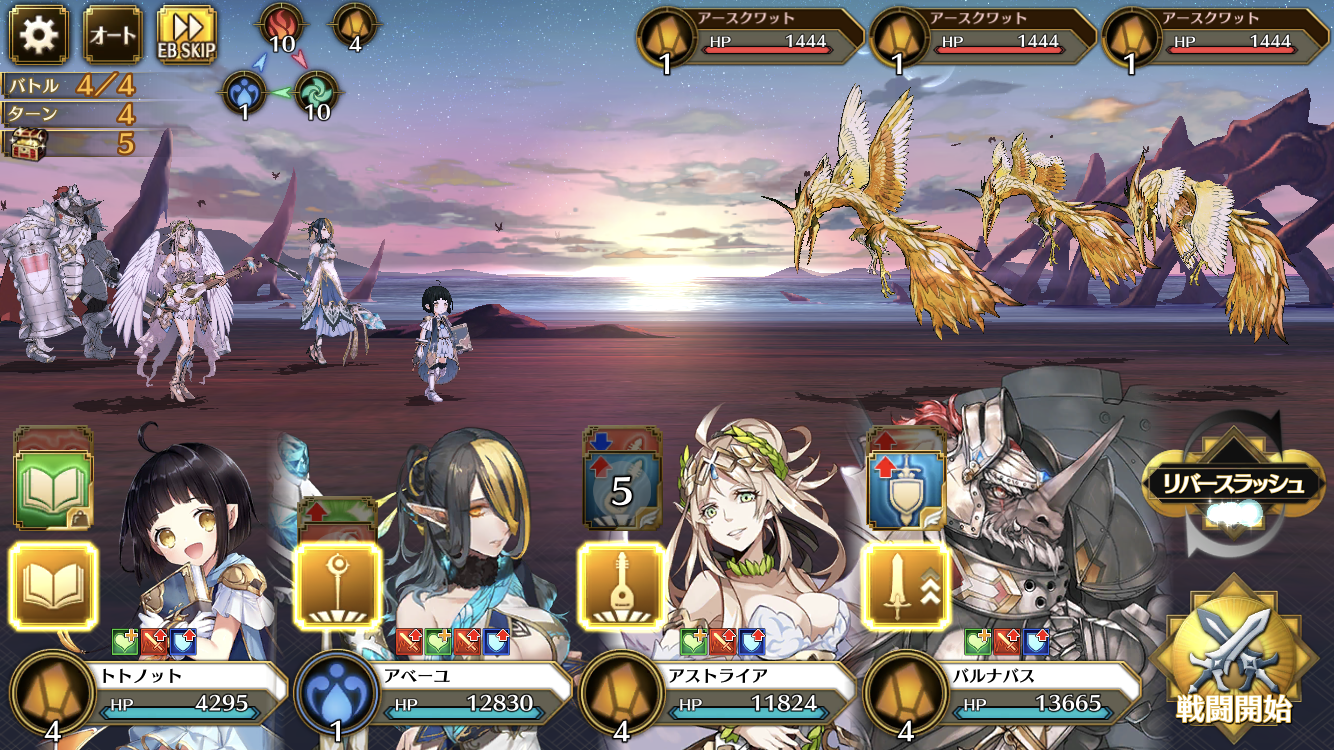Viewport: 1334px width, 750px height.
Task: Toggle the オート auto-battle button
Action: (113, 35)
